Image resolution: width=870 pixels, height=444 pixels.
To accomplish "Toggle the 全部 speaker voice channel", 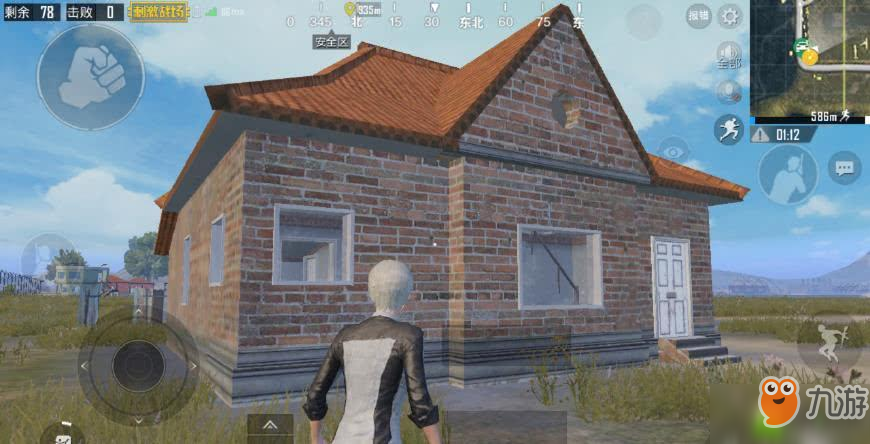I will [x=729, y=54].
